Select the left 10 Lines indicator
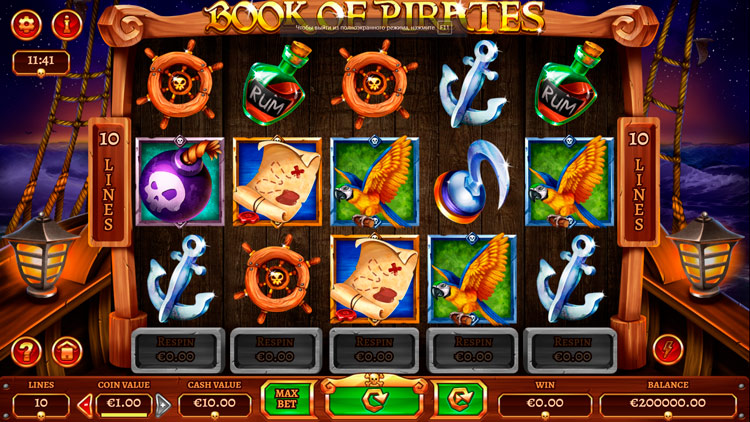This screenshot has width=750, height=422. pyautogui.click(x=103, y=180)
